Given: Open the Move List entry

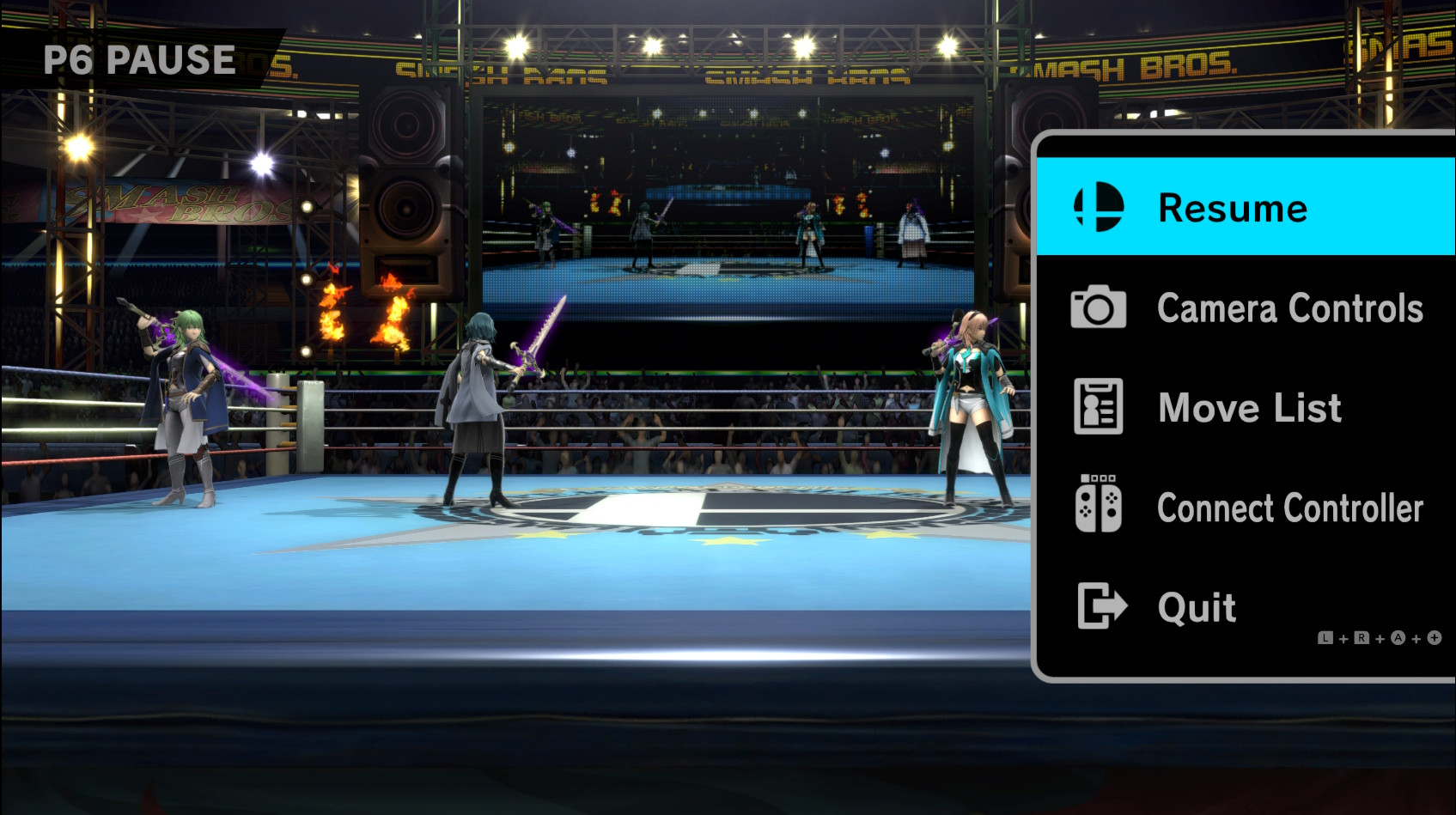Looking at the screenshot, I should (1248, 408).
